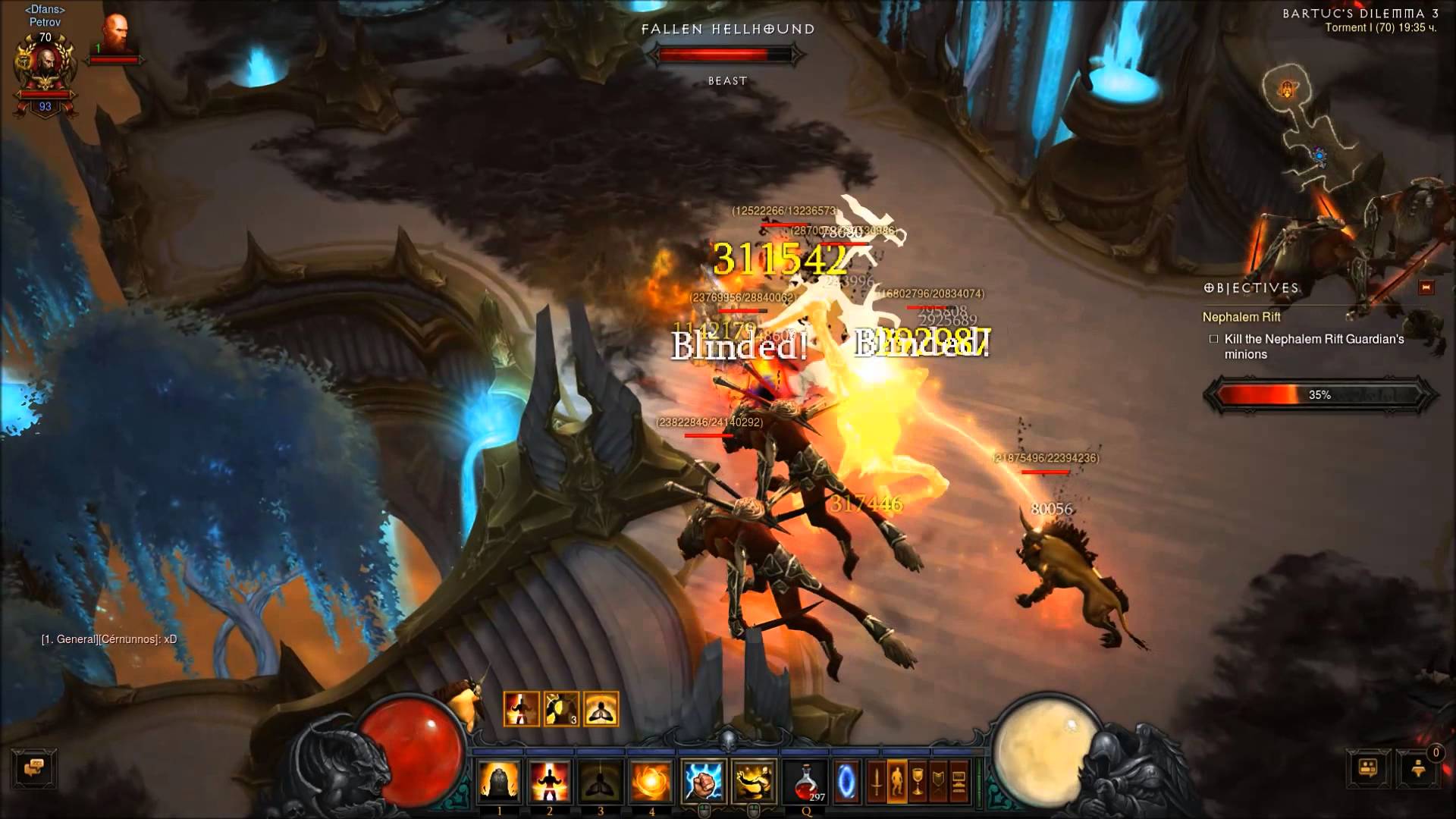Activate the gravestone skill in slot 1
1456x819 pixels.
coord(499,781)
